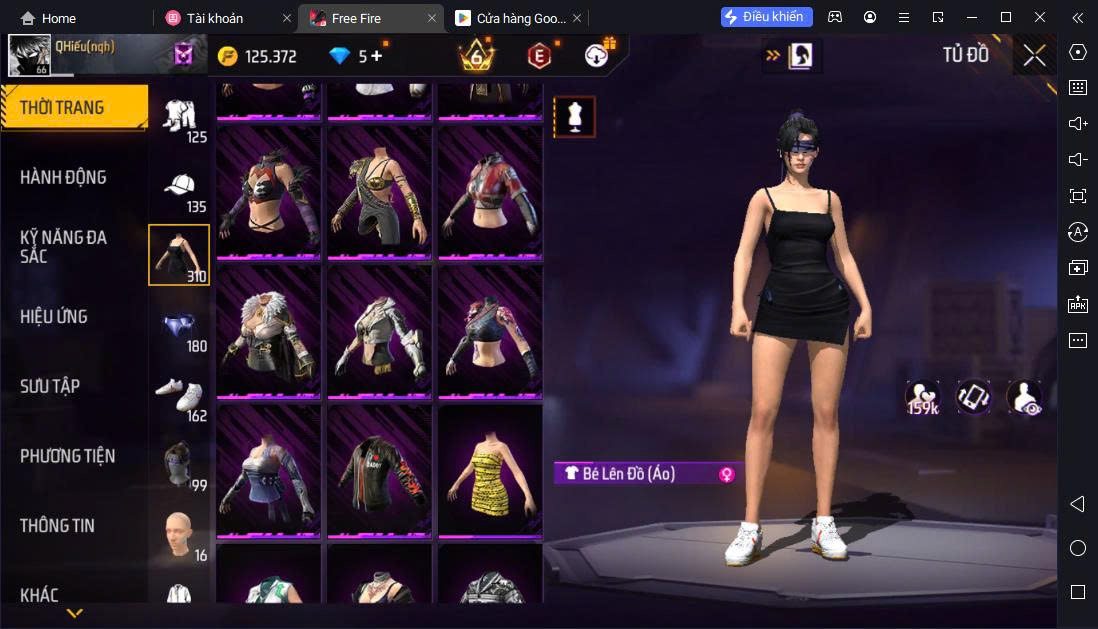The width and height of the screenshot is (1098, 629).
Task: Close the wardrobe with the X button
Action: click(x=1034, y=56)
